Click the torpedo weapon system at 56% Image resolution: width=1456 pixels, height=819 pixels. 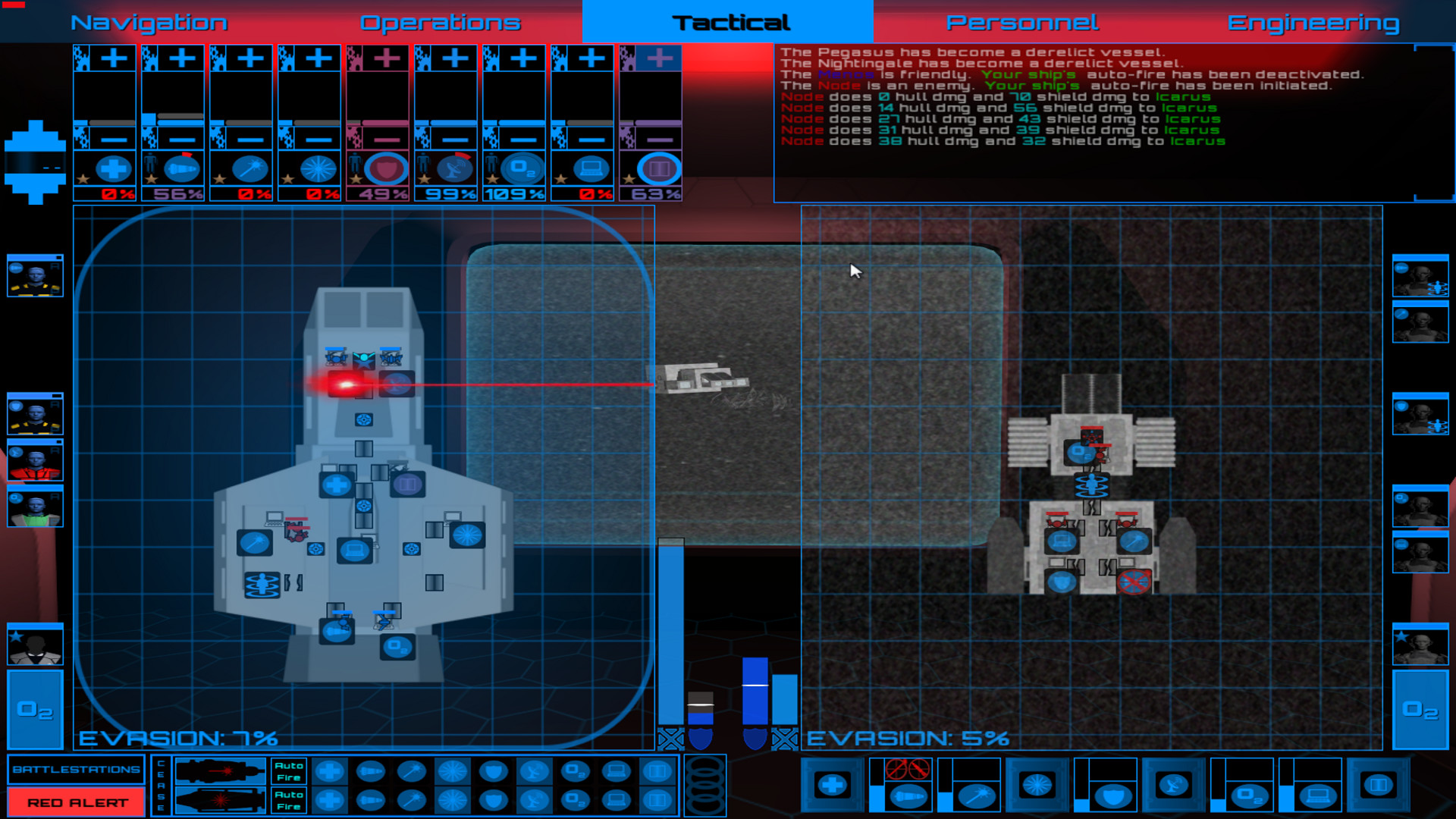click(182, 169)
